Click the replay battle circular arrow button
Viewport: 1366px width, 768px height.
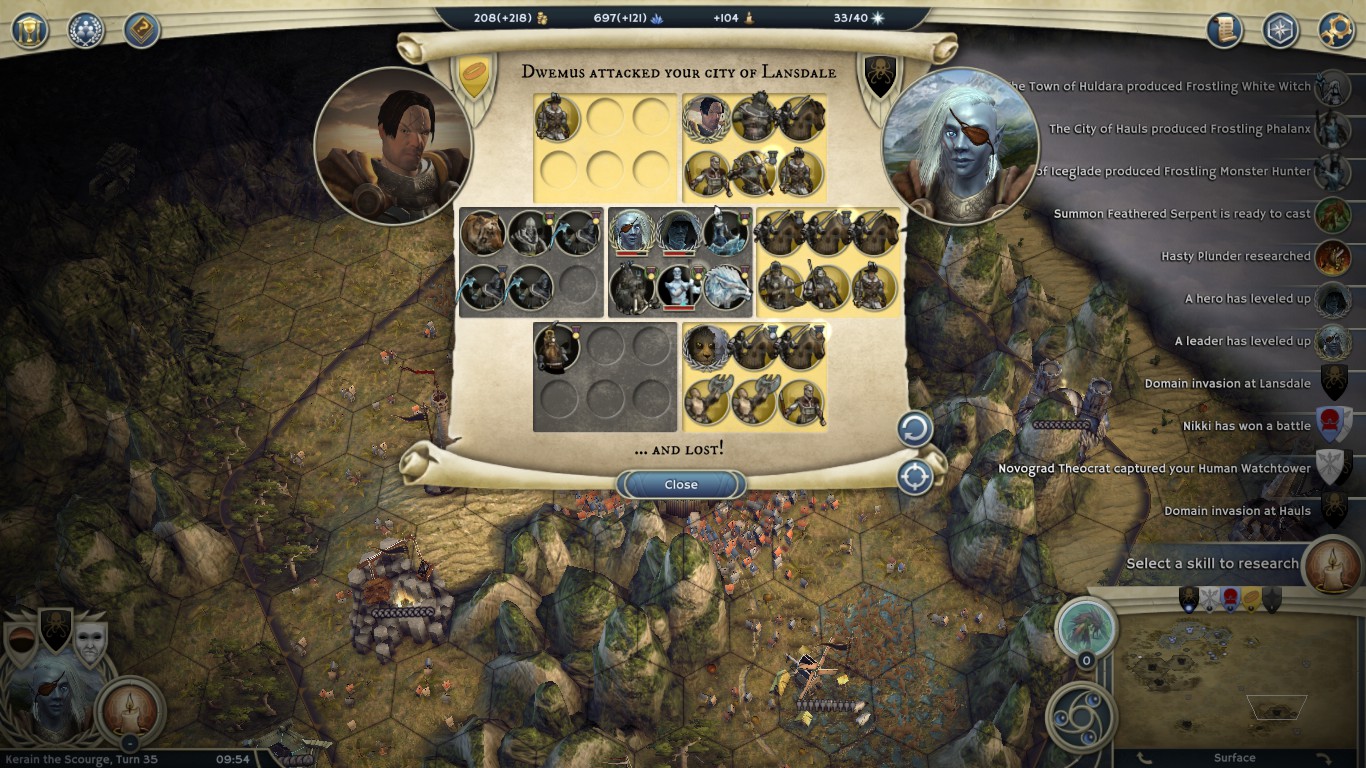pos(914,430)
